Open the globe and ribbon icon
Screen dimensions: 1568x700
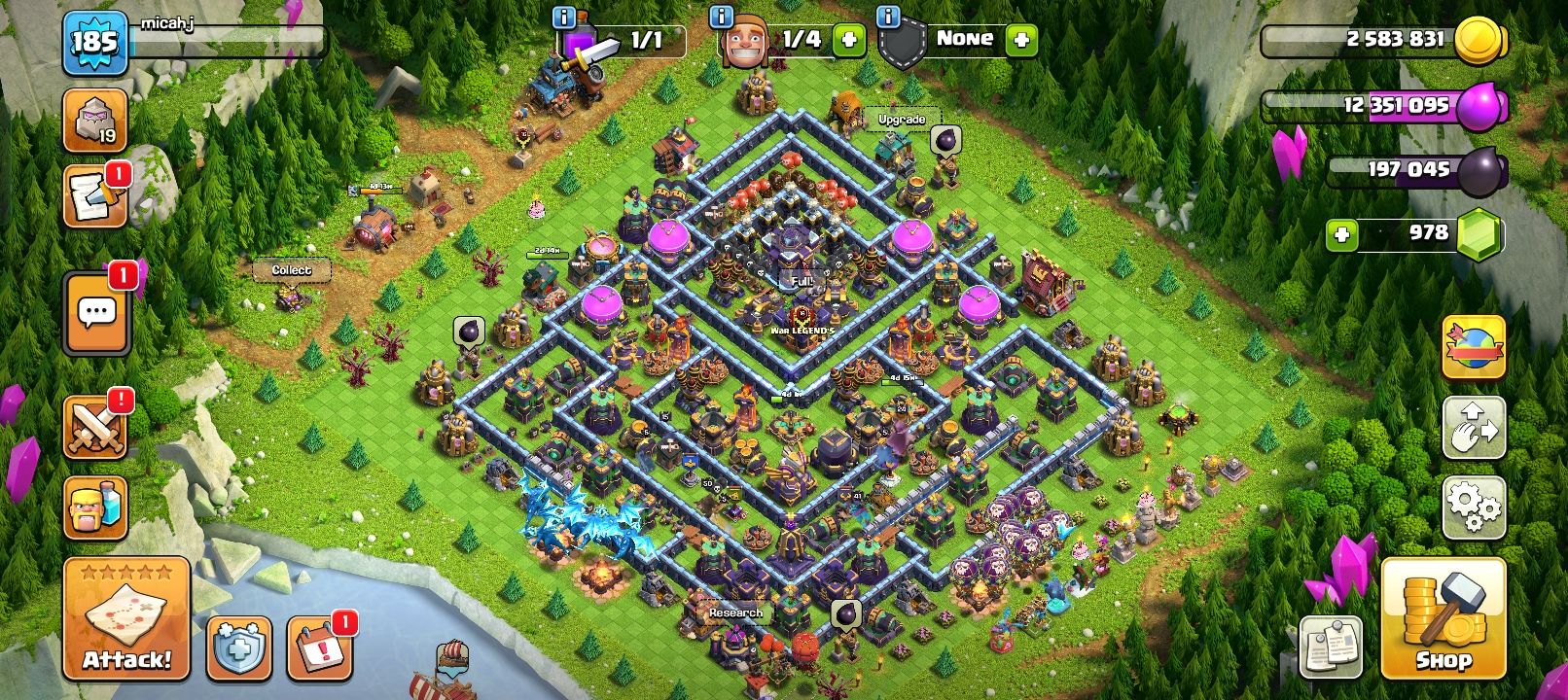(1474, 347)
